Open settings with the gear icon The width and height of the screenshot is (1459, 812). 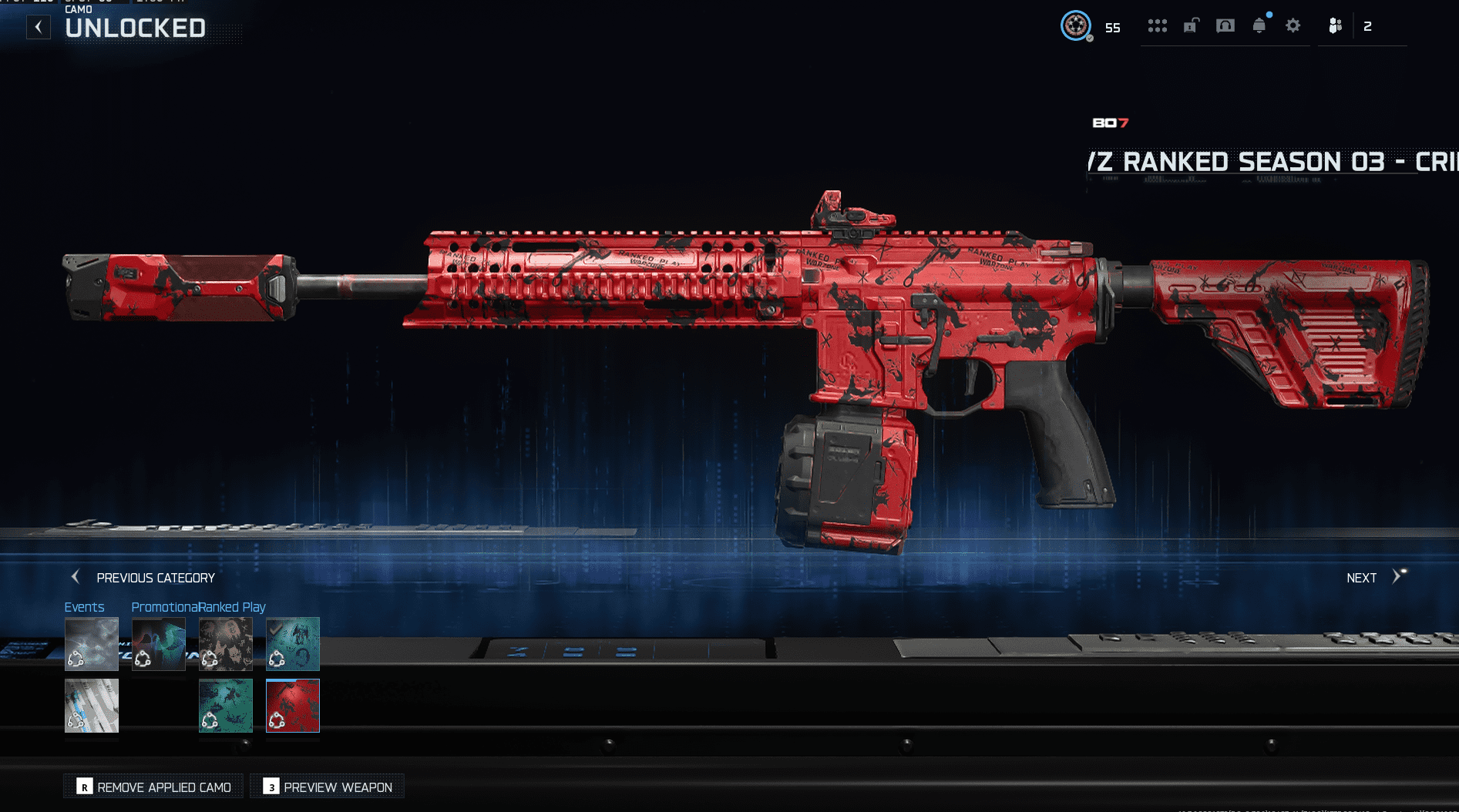click(x=1293, y=26)
